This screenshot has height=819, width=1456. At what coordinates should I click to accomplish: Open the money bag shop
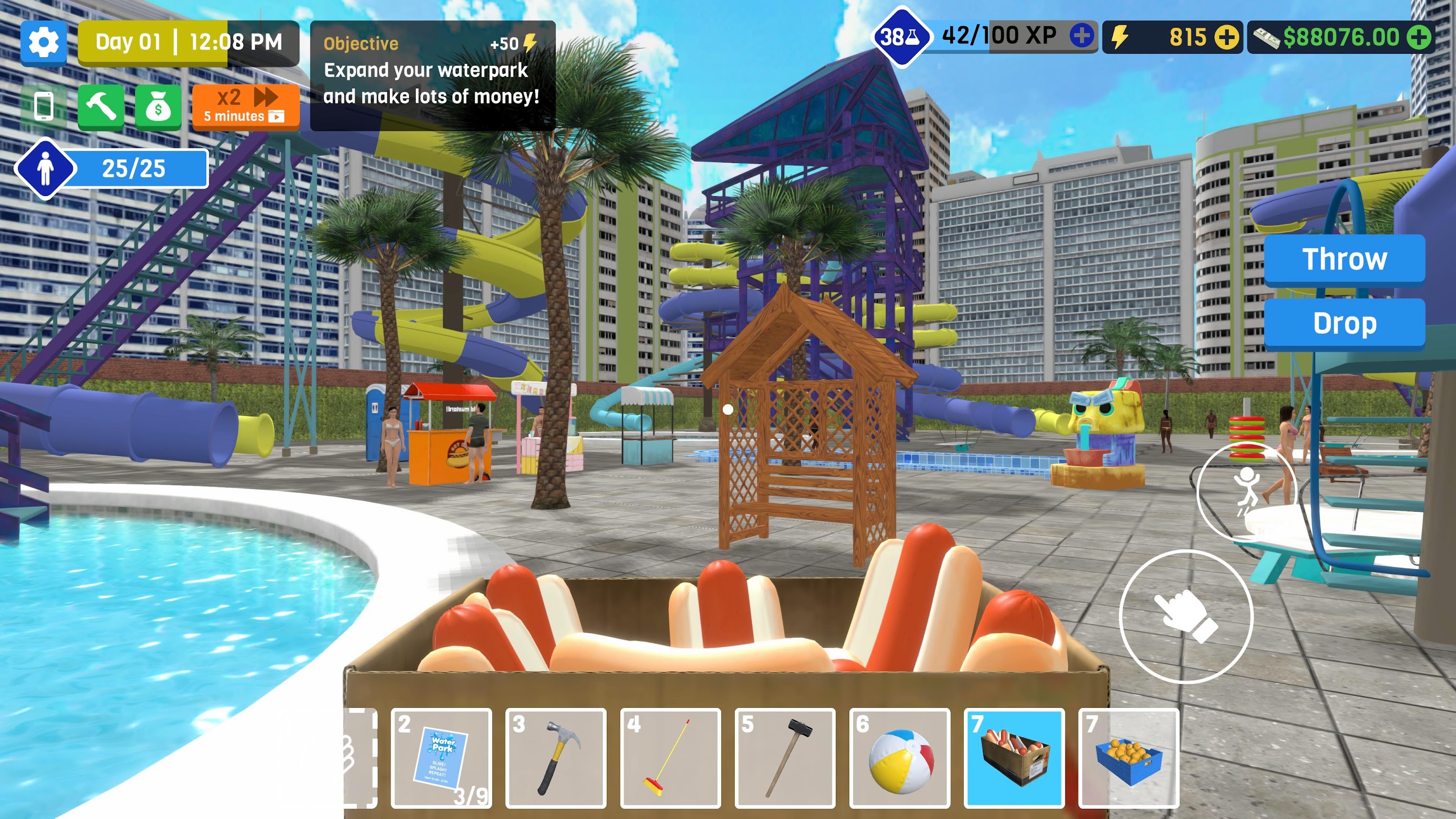[x=159, y=106]
